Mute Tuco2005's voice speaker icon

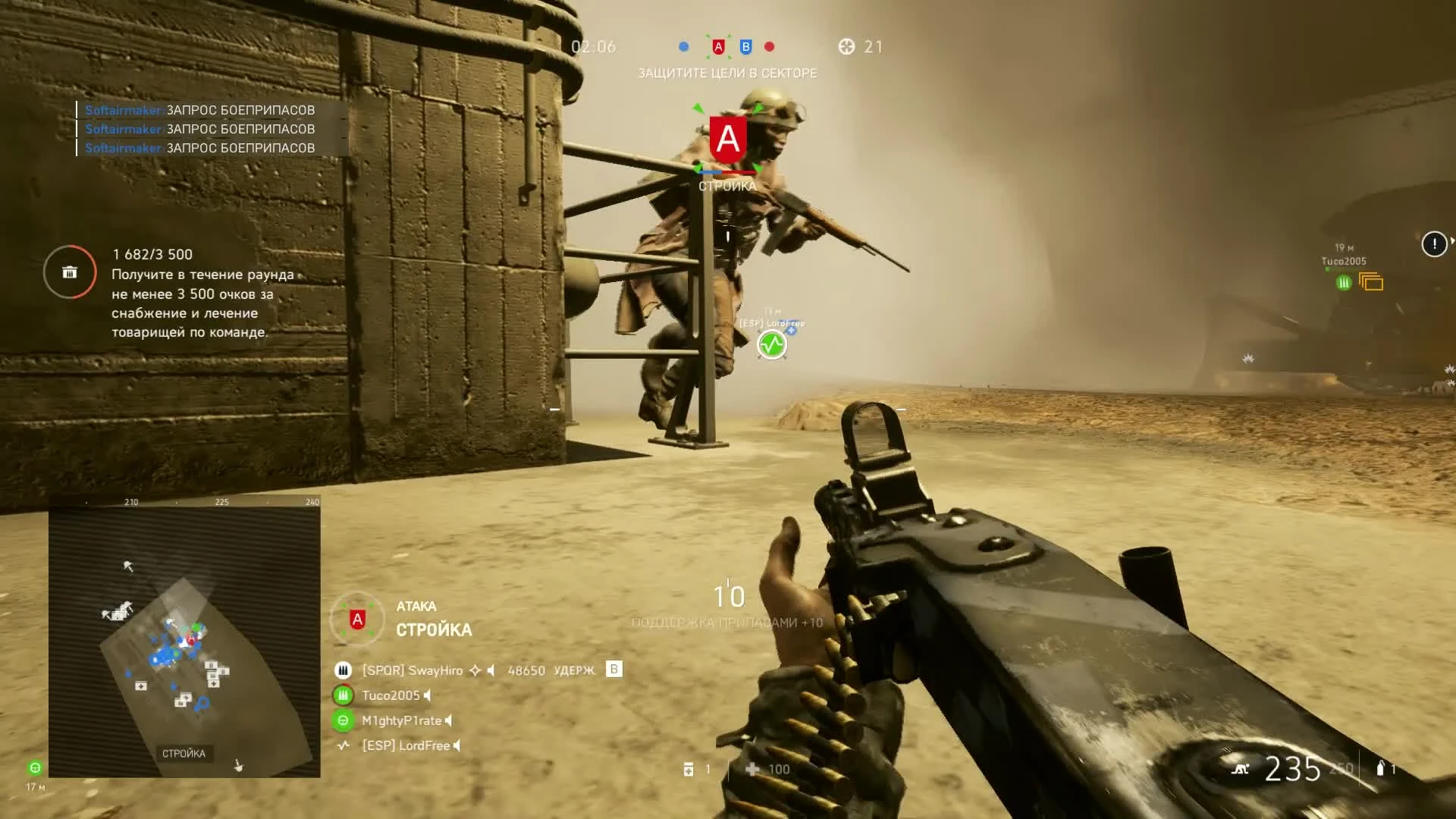click(427, 696)
